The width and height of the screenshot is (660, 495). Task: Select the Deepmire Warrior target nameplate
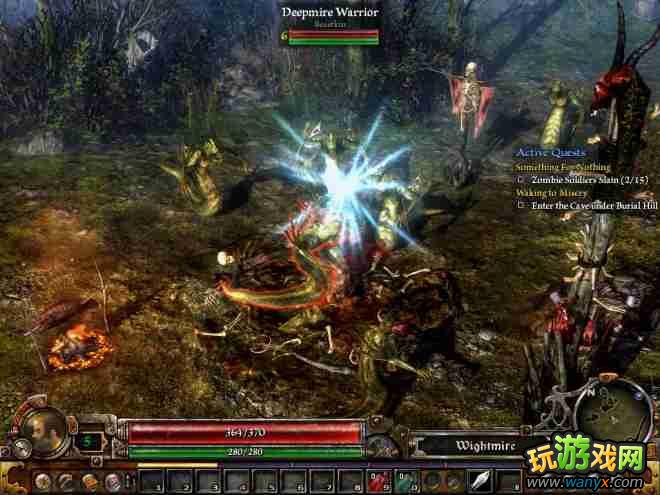[328, 11]
